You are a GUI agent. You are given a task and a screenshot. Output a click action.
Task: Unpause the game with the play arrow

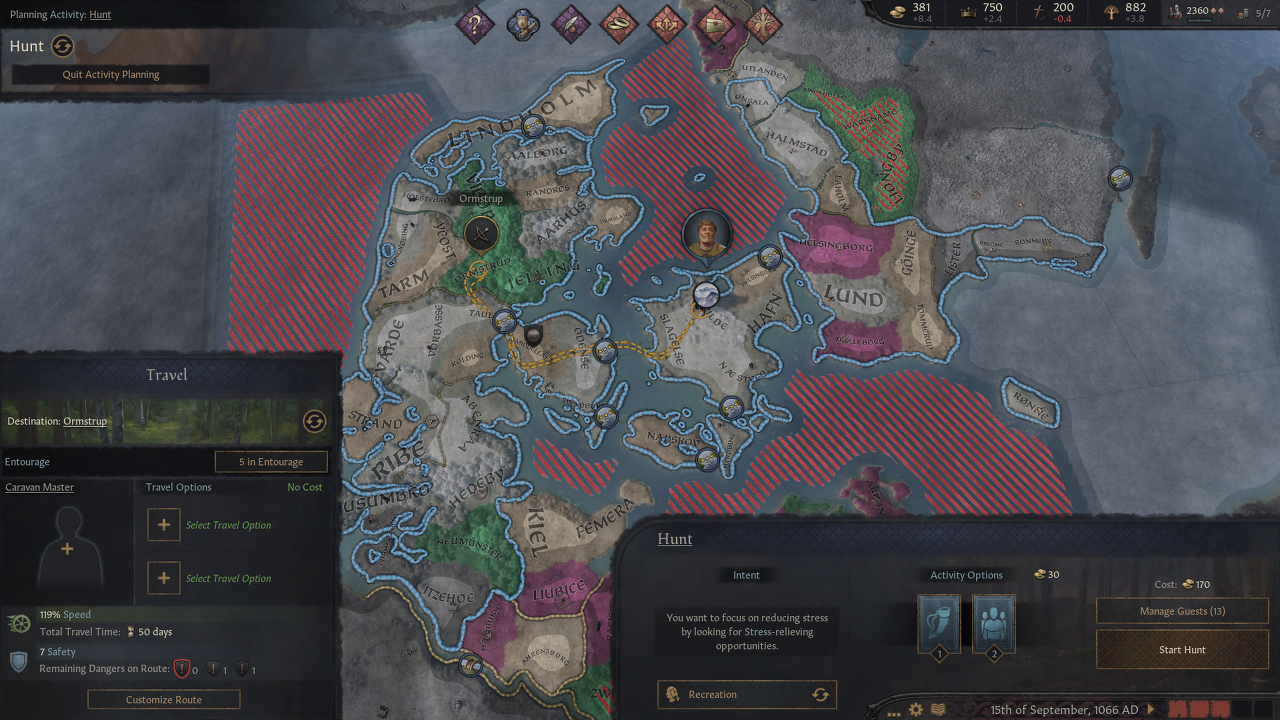(1150, 710)
